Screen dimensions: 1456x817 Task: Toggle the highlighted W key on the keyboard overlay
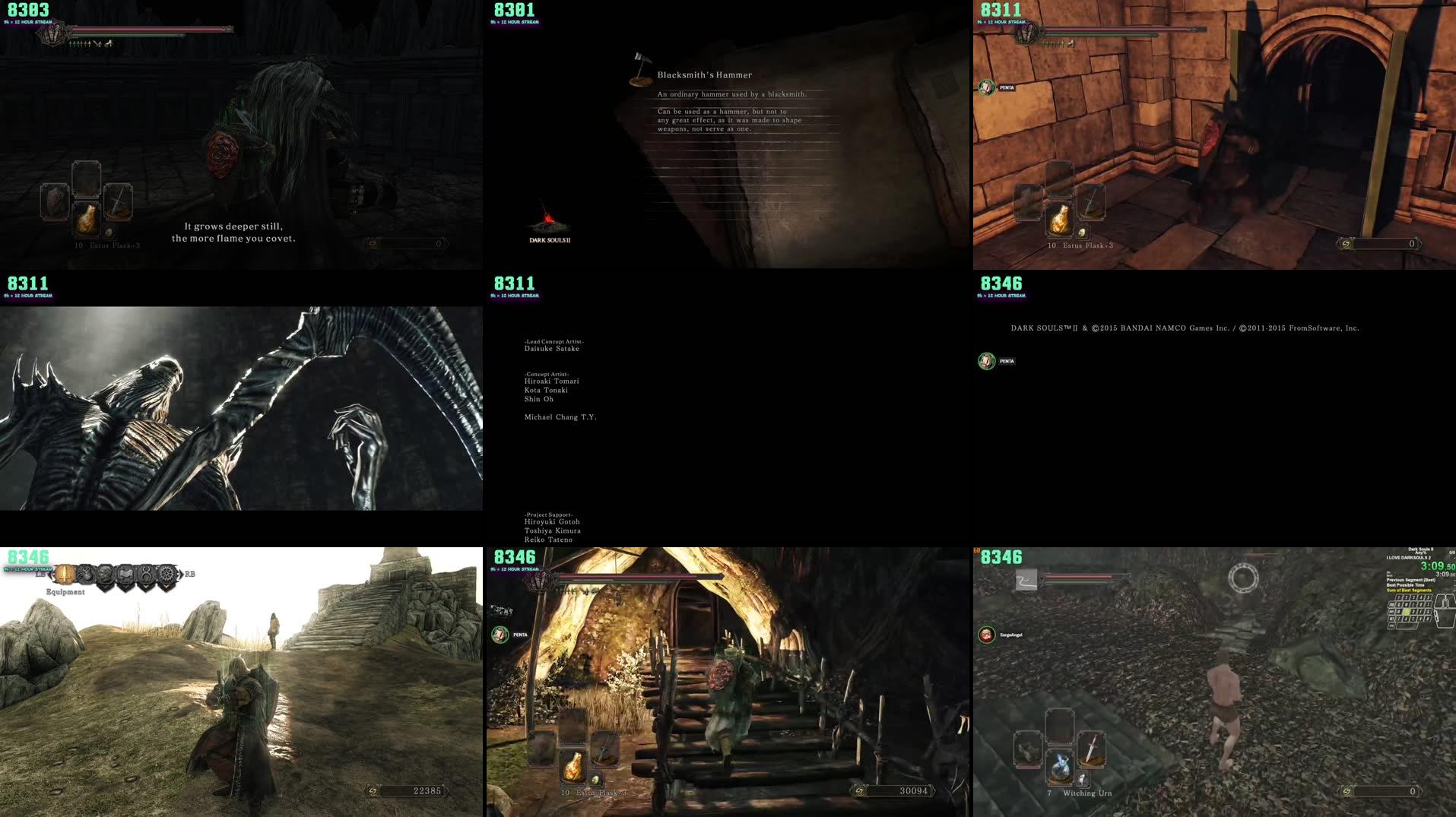click(1406, 612)
